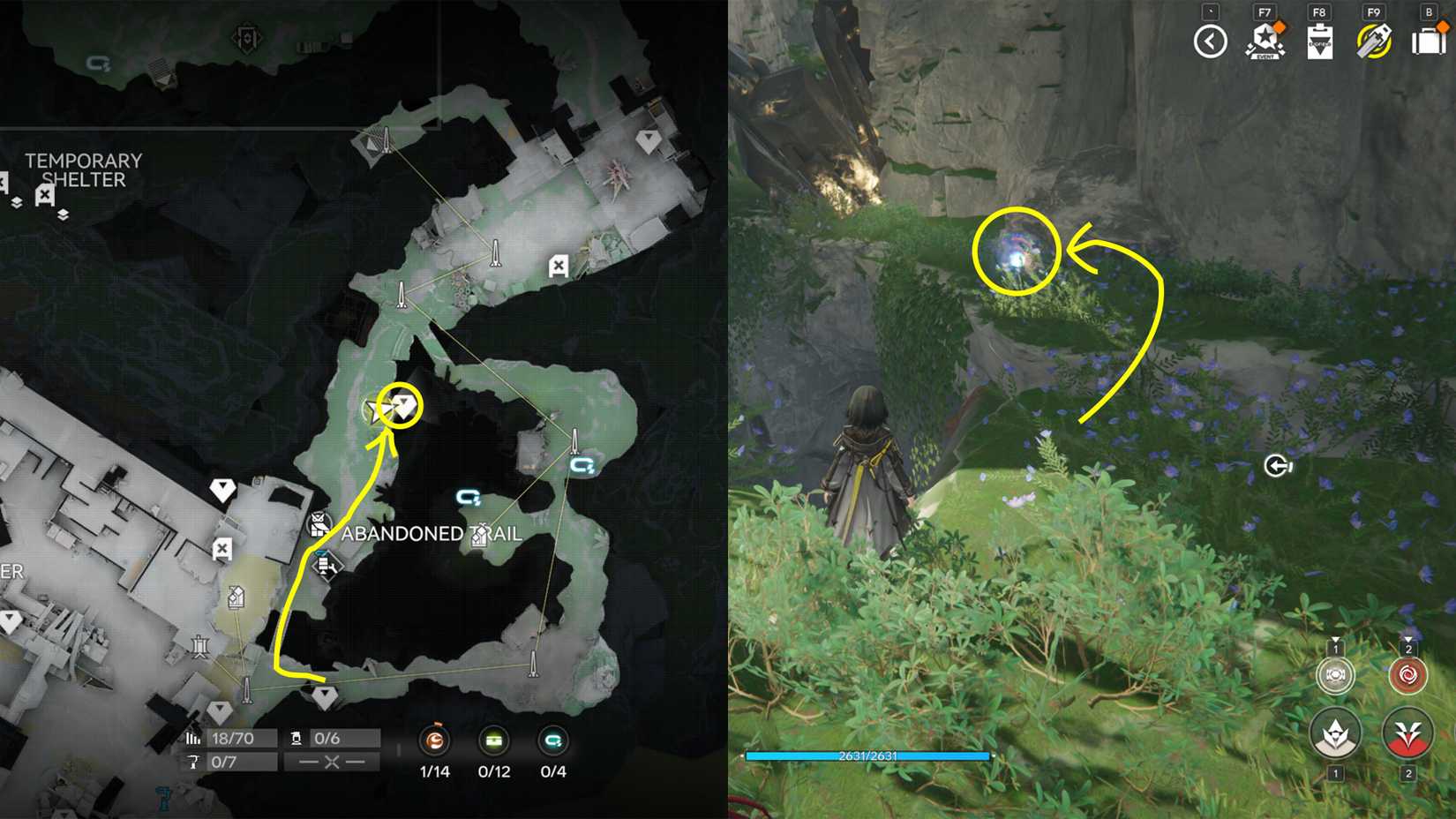Expand the back navigation chevron at top right
This screenshot has width=1456, height=819.
pyautogui.click(x=1211, y=40)
